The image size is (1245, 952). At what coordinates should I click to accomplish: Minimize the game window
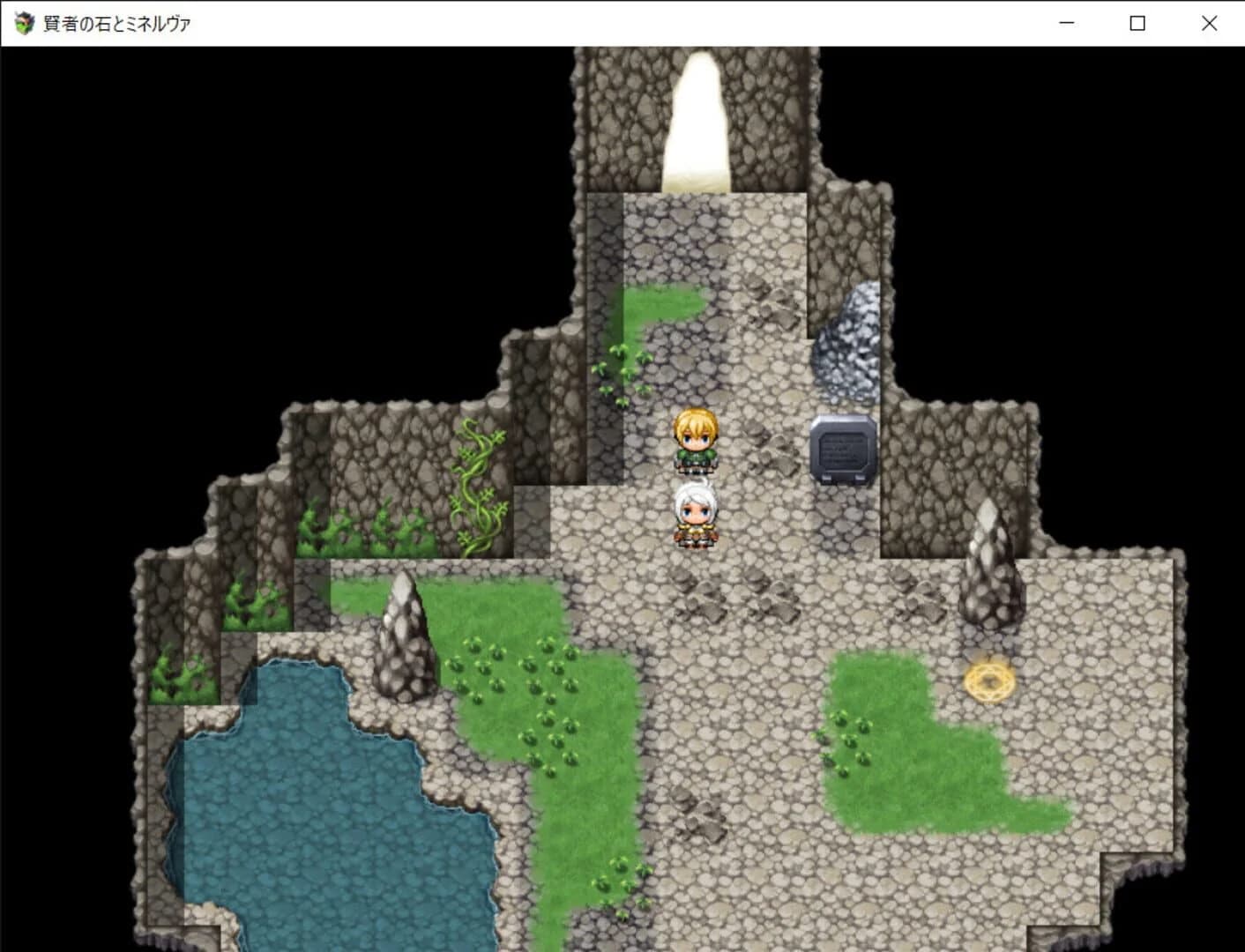click(x=1066, y=23)
